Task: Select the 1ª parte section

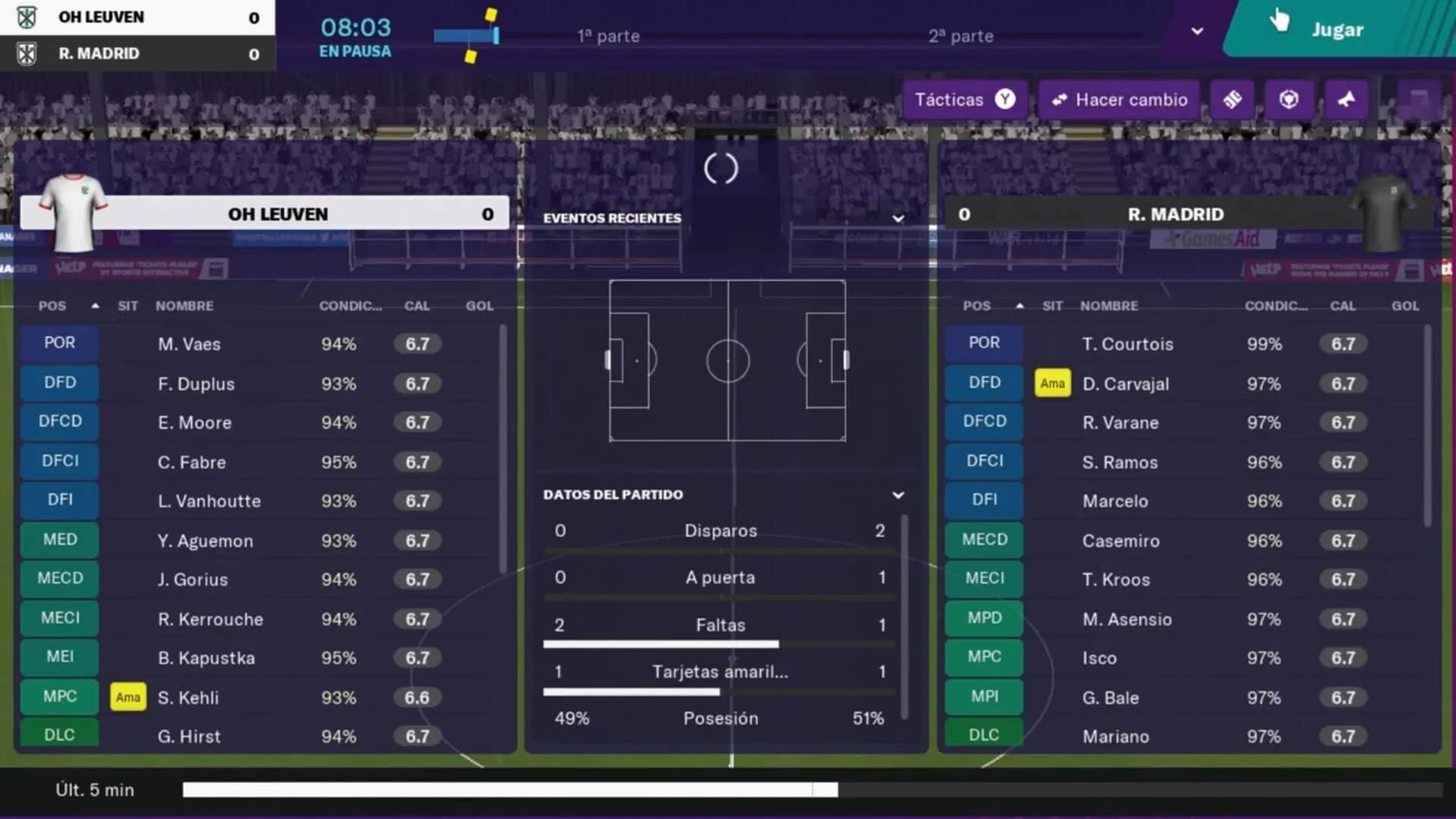Action: [x=608, y=35]
